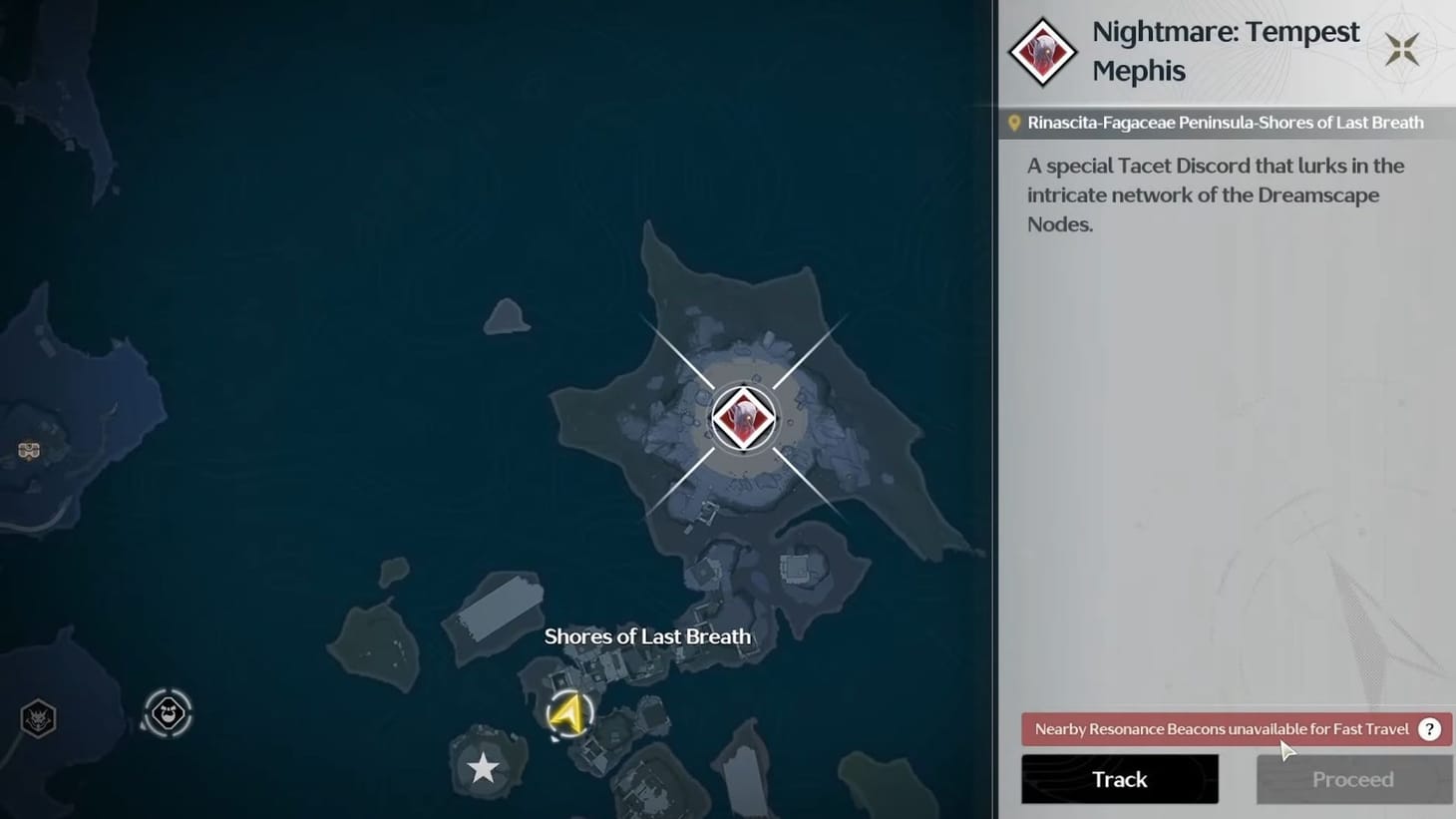
Task: Click the Tempest Mephis portrait in side panel
Action: tap(1041, 51)
